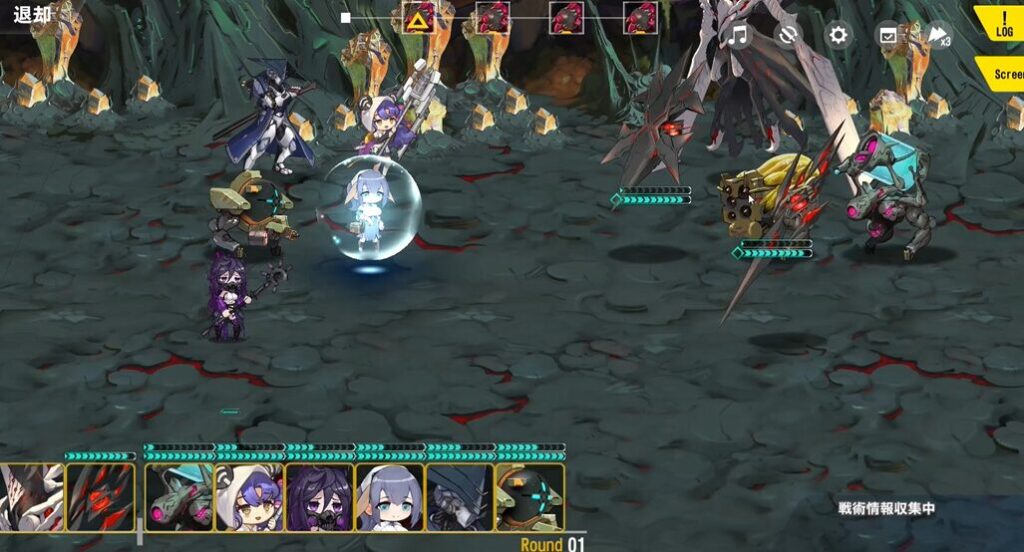Image resolution: width=1024 pixels, height=552 pixels.
Task: Click the window-shaped icon beside fast-forward
Action: 888,36
